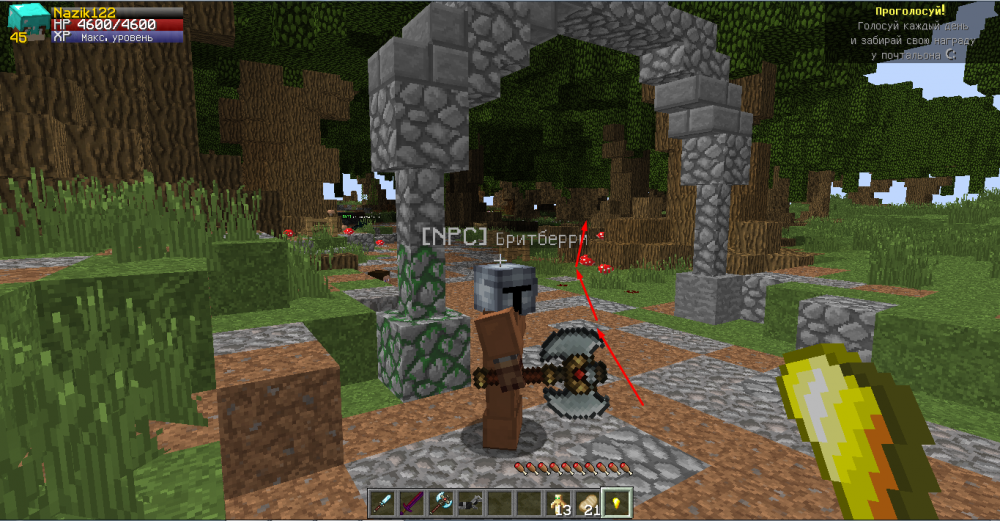The height and width of the screenshot is (521, 1000).
Task: Click the Nazik122 player head portrait
Action: coord(25,21)
